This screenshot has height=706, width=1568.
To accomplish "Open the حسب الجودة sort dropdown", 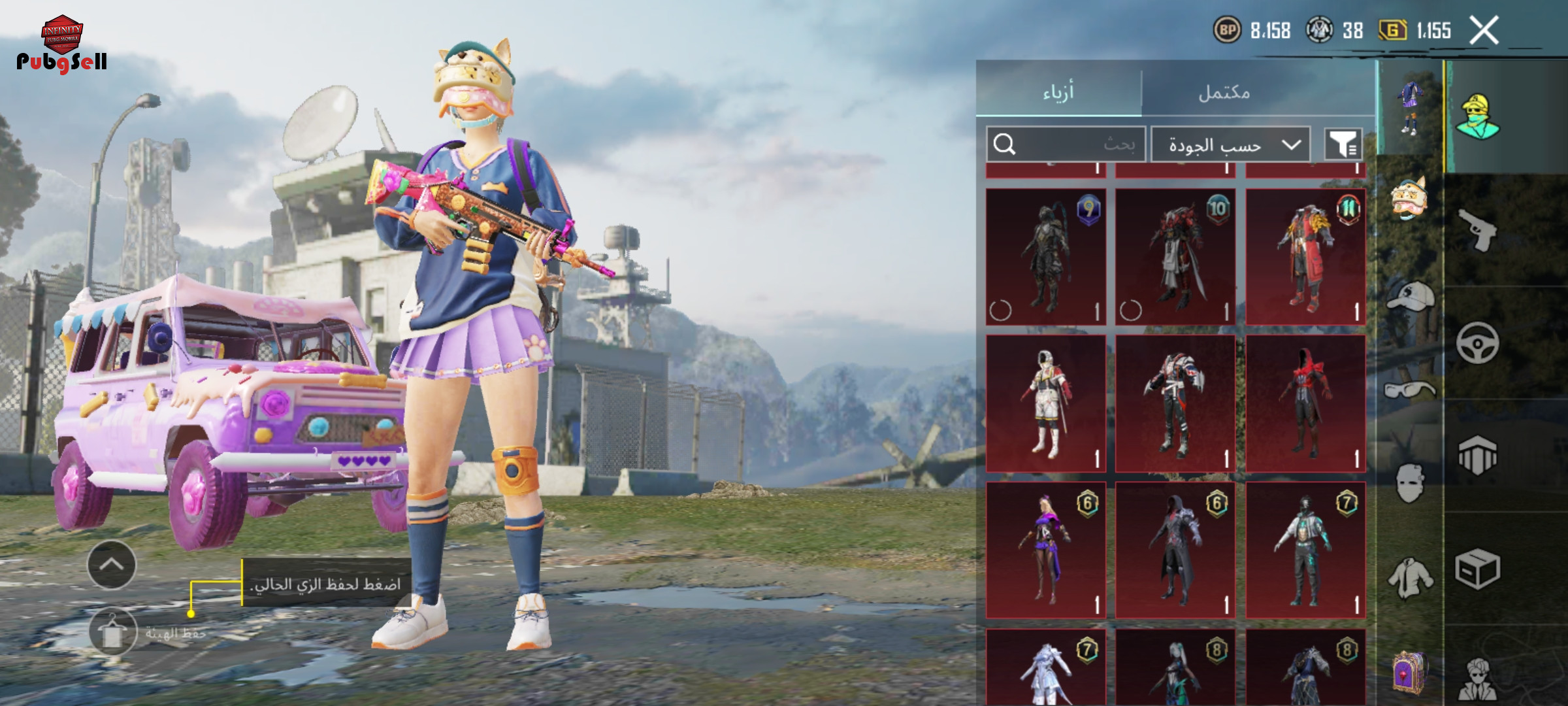I will tap(1230, 144).
